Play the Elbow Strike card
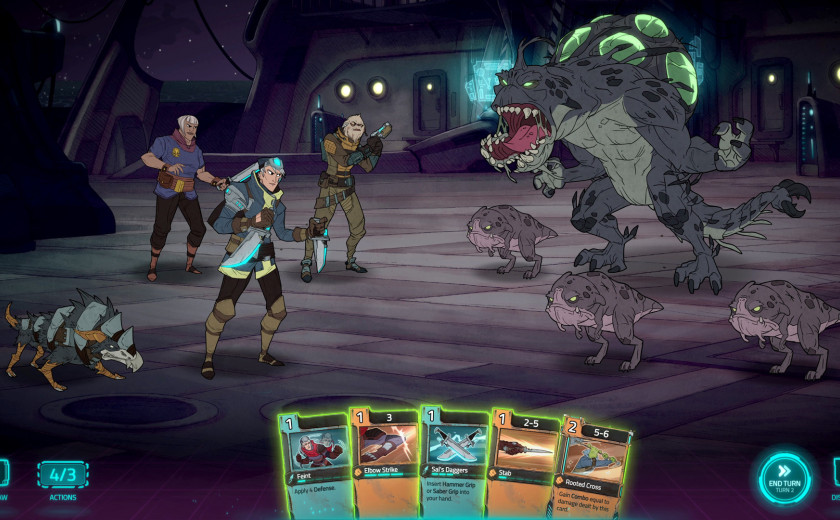840x520 pixels. tap(384, 455)
